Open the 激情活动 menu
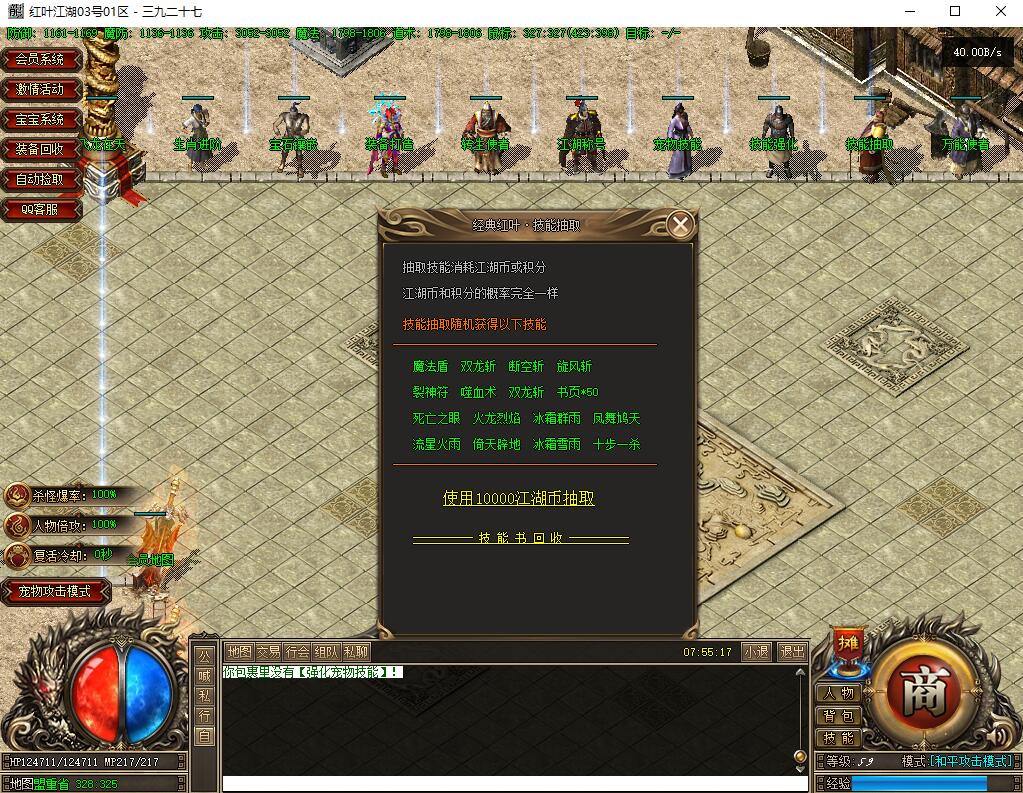 coord(40,89)
